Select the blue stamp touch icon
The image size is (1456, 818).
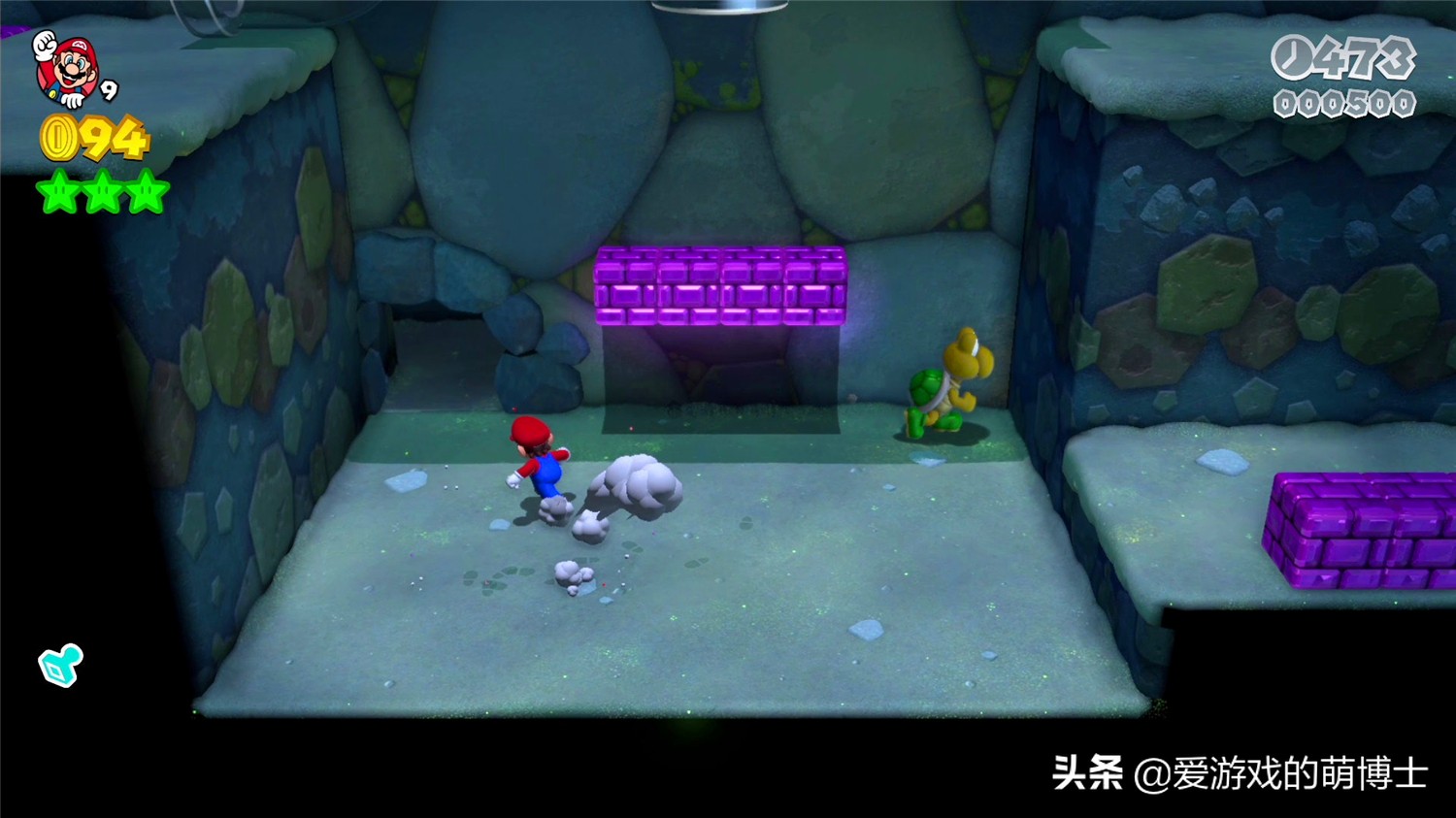[x=60, y=666]
